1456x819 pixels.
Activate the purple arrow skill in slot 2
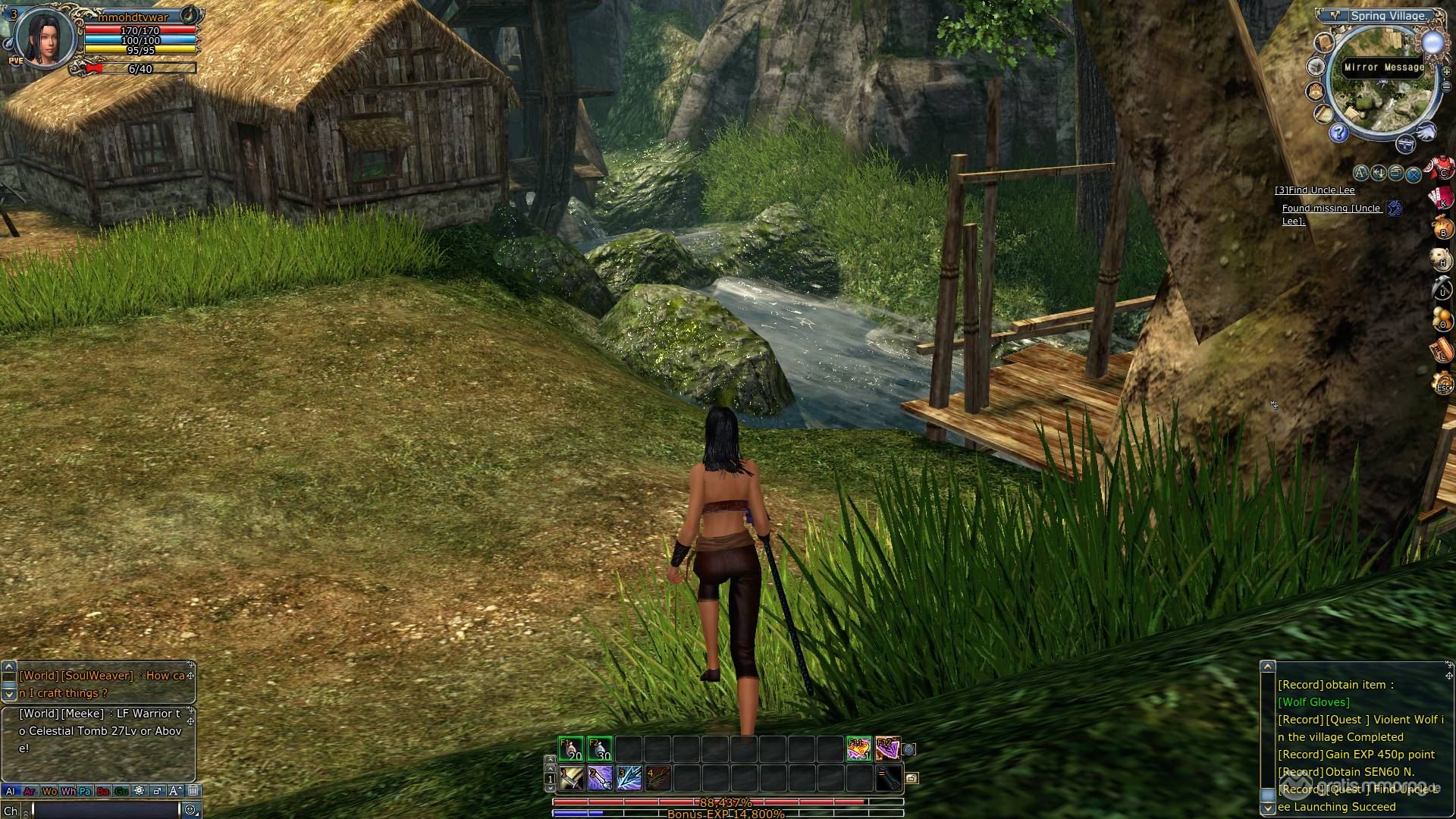(x=600, y=778)
